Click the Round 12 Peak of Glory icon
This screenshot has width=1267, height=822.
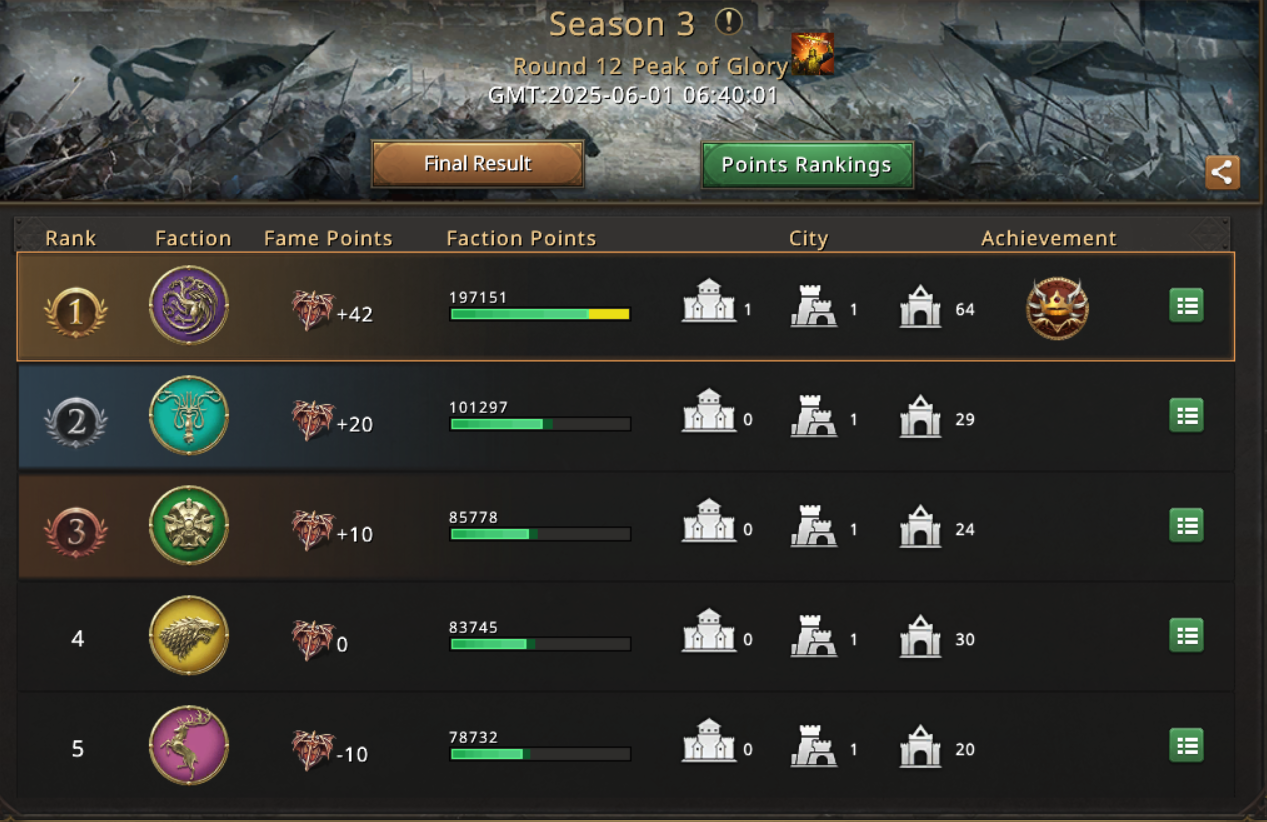click(x=812, y=54)
